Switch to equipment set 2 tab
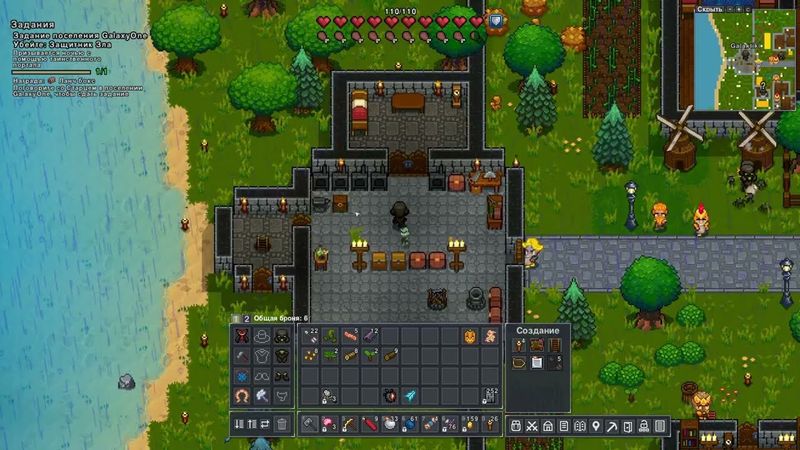Image resolution: width=800 pixels, height=450 pixels. click(x=246, y=317)
